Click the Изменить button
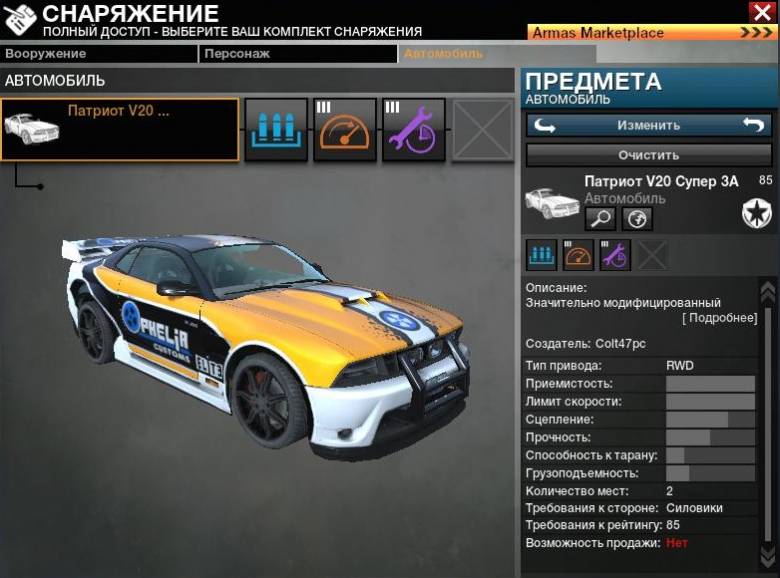The width and height of the screenshot is (780, 578). [648, 125]
